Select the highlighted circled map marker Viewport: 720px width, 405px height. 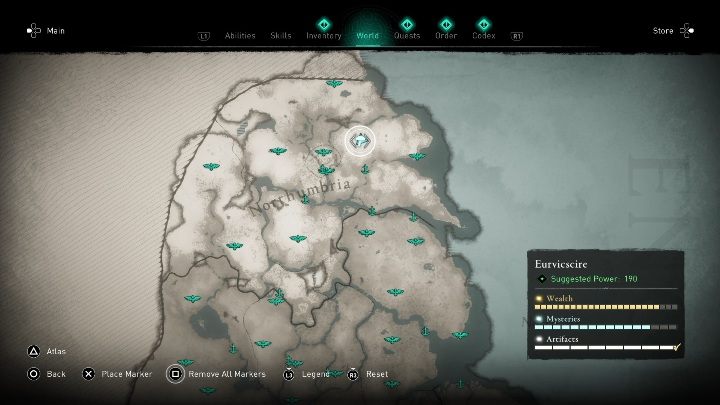pos(359,141)
